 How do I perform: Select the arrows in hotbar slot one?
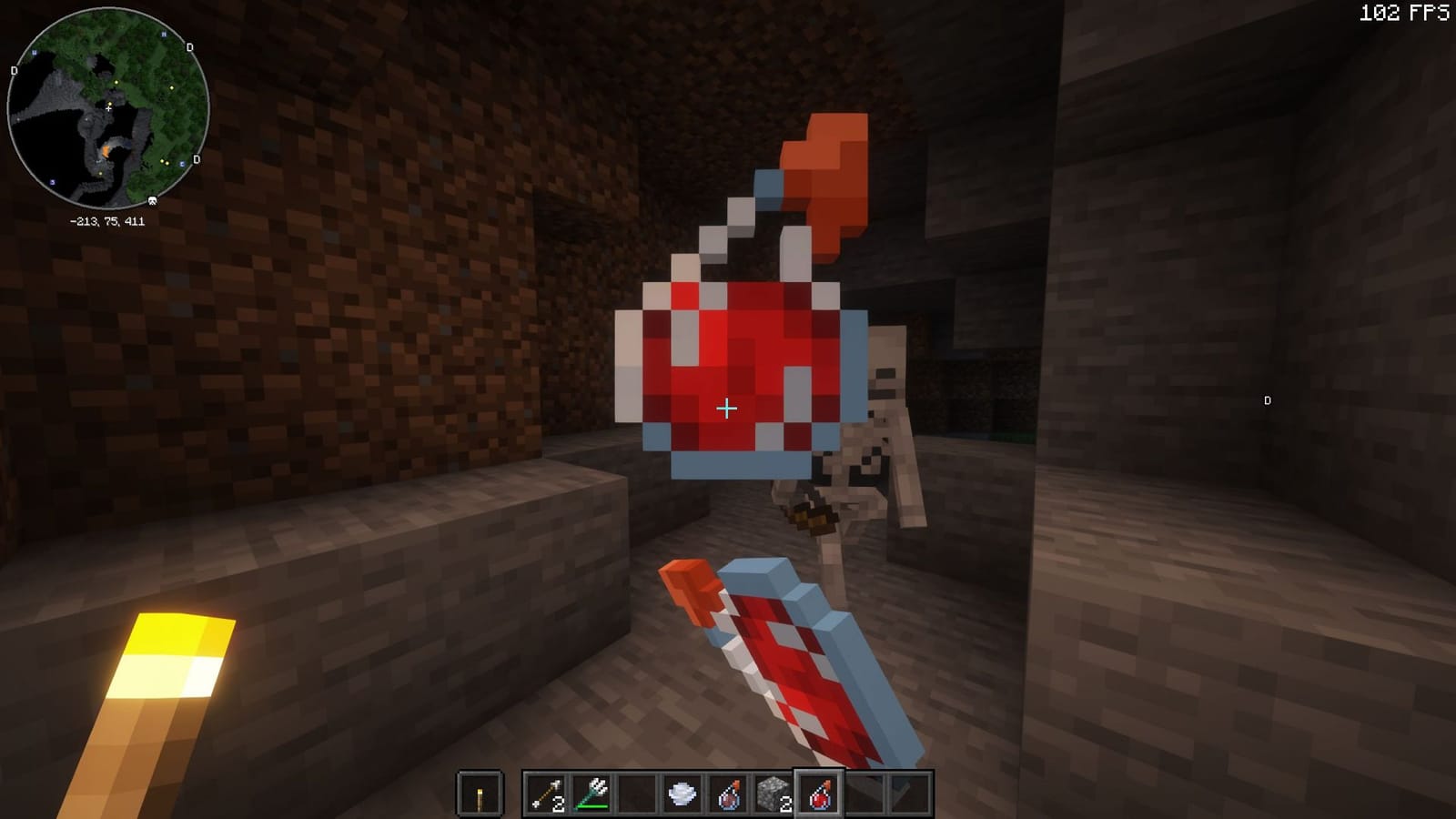tap(546, 792)
